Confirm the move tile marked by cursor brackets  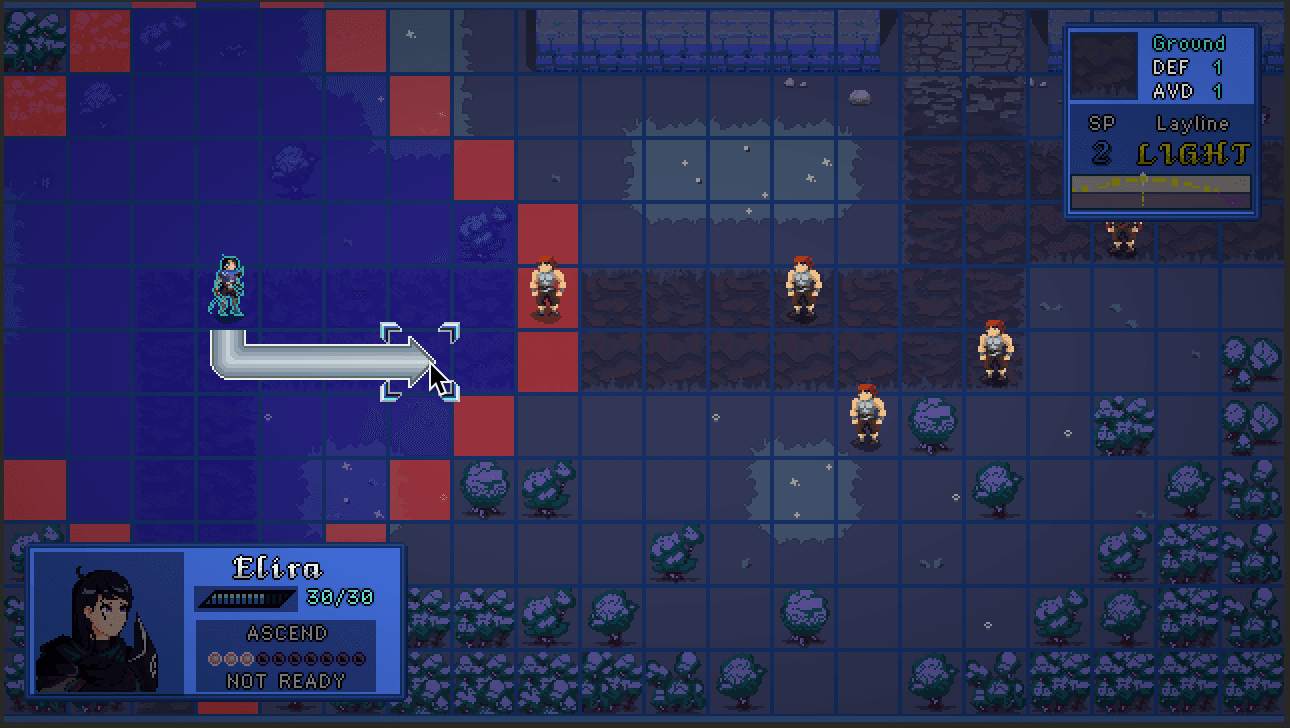tap(420, 361)
